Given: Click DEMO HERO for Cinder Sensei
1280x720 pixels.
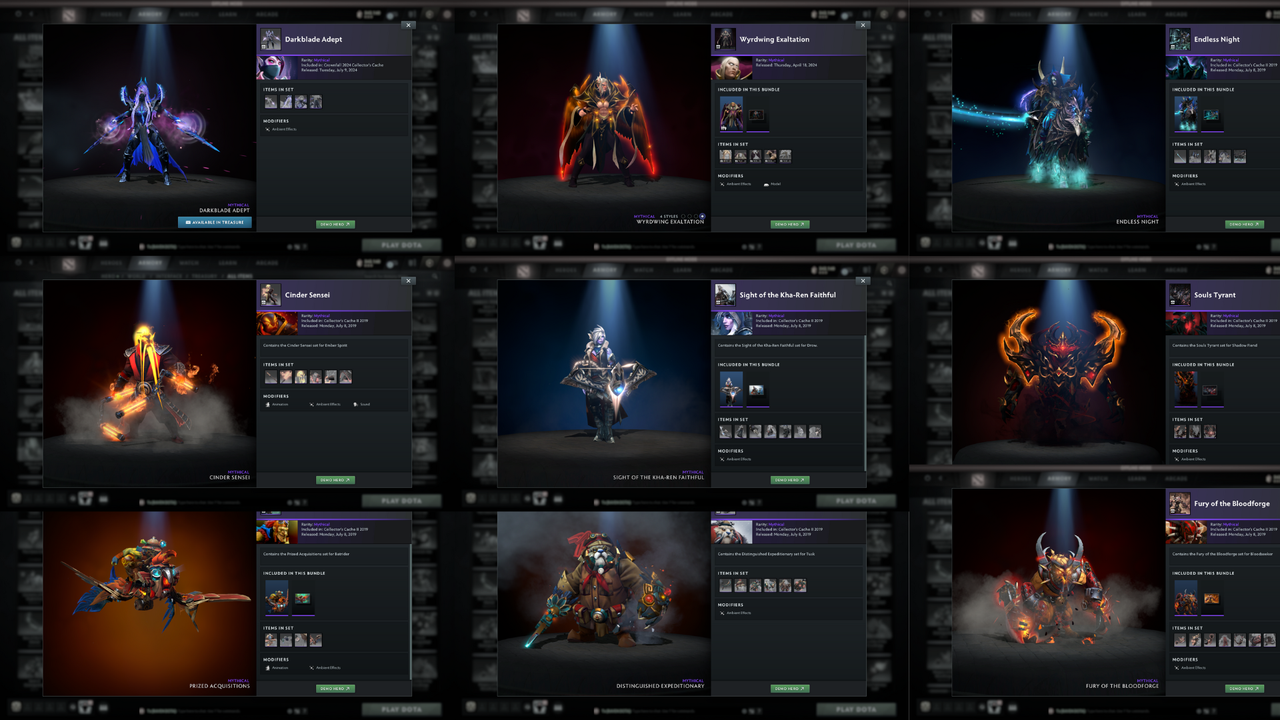Looking at the screenshot, I should [x=336, y=479].
